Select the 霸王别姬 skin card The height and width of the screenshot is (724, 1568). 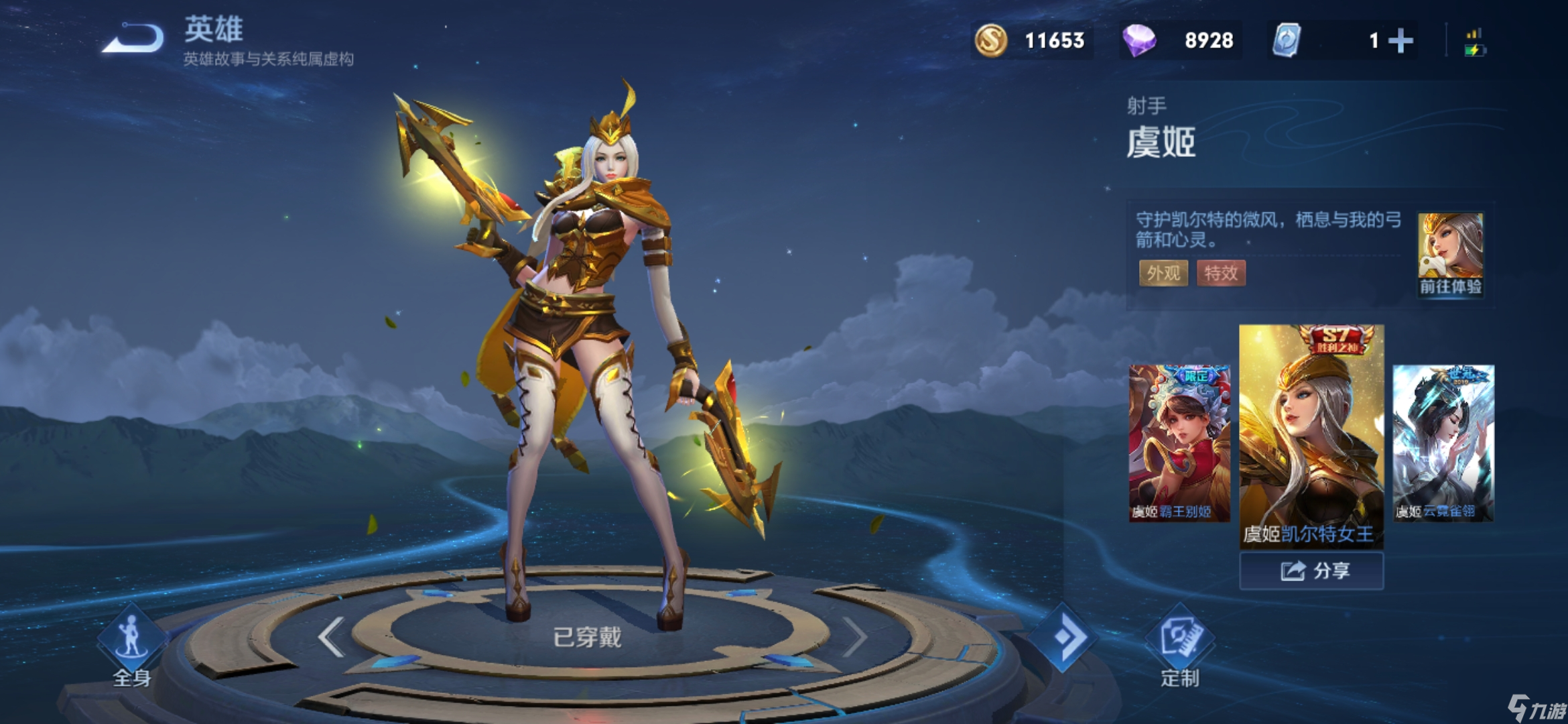pos(1179,442)
